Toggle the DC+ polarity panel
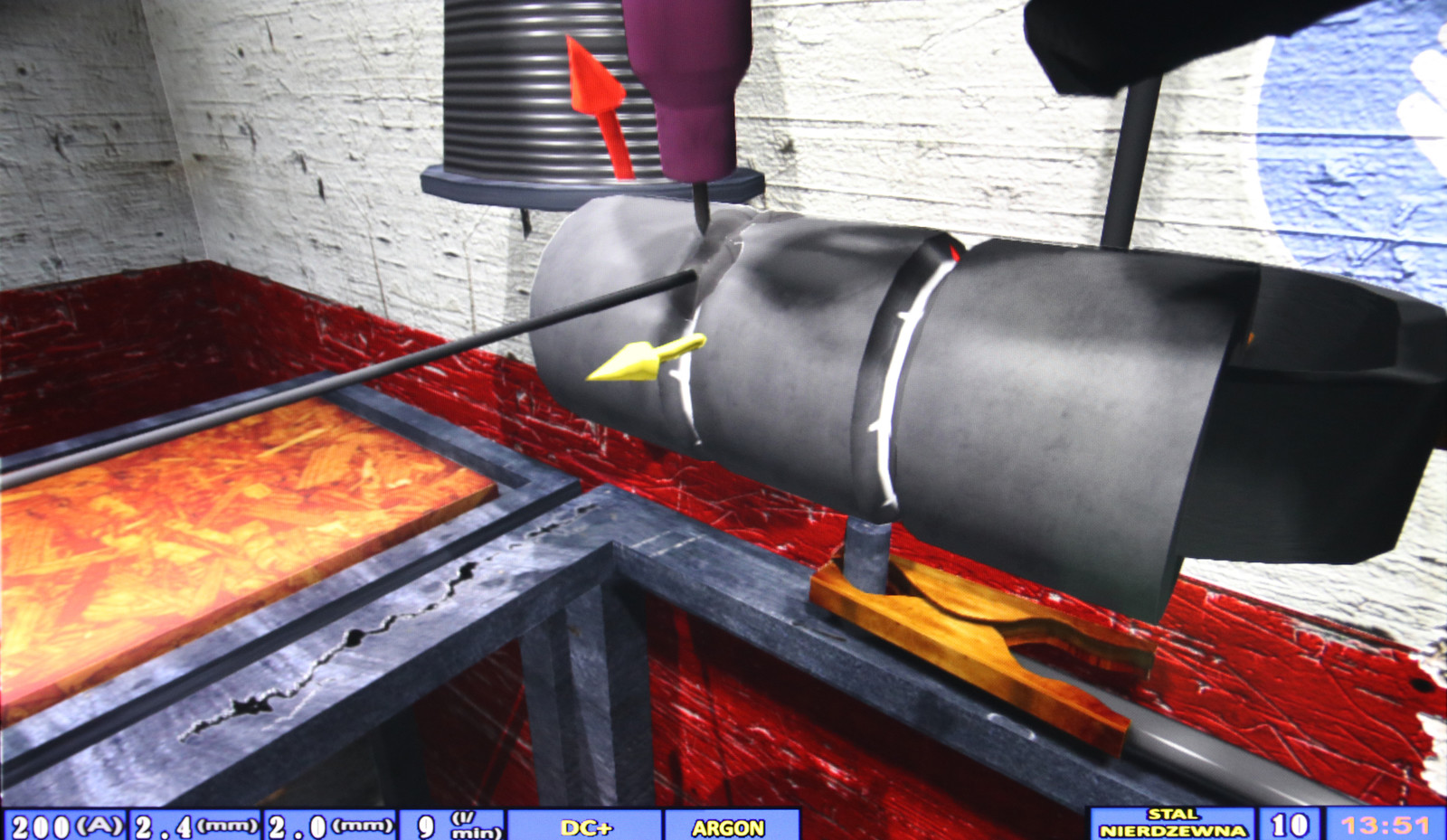Viewport: 1447px width, 840px height. 586,826
